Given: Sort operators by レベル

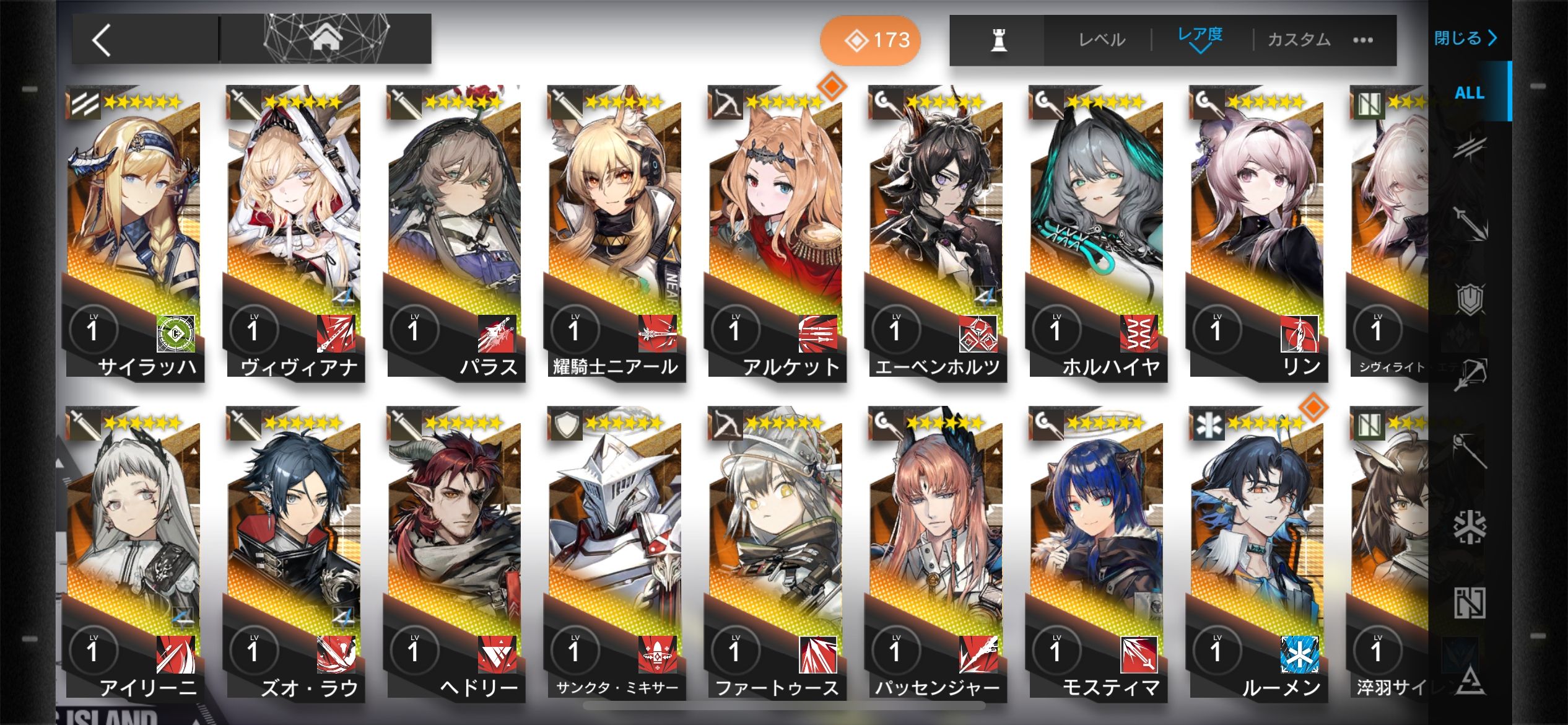Looking at the screenshot, I should (x=1101, y=40).
